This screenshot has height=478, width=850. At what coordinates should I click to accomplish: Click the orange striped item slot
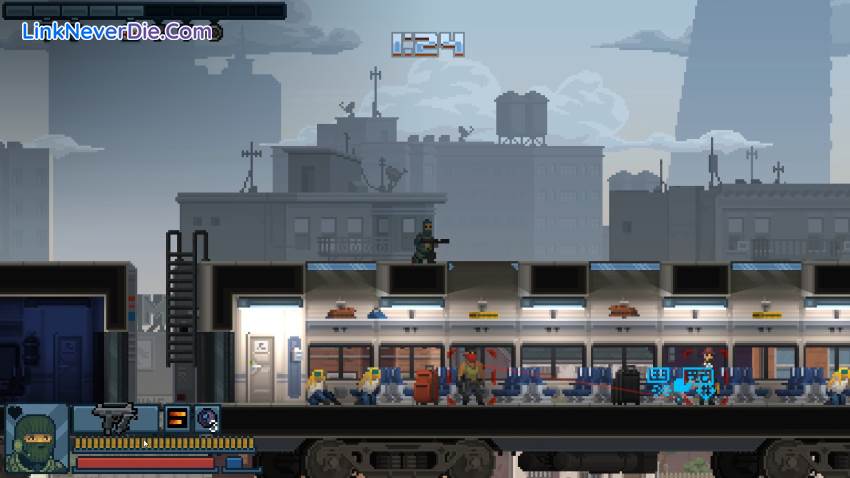coord(177,418)
